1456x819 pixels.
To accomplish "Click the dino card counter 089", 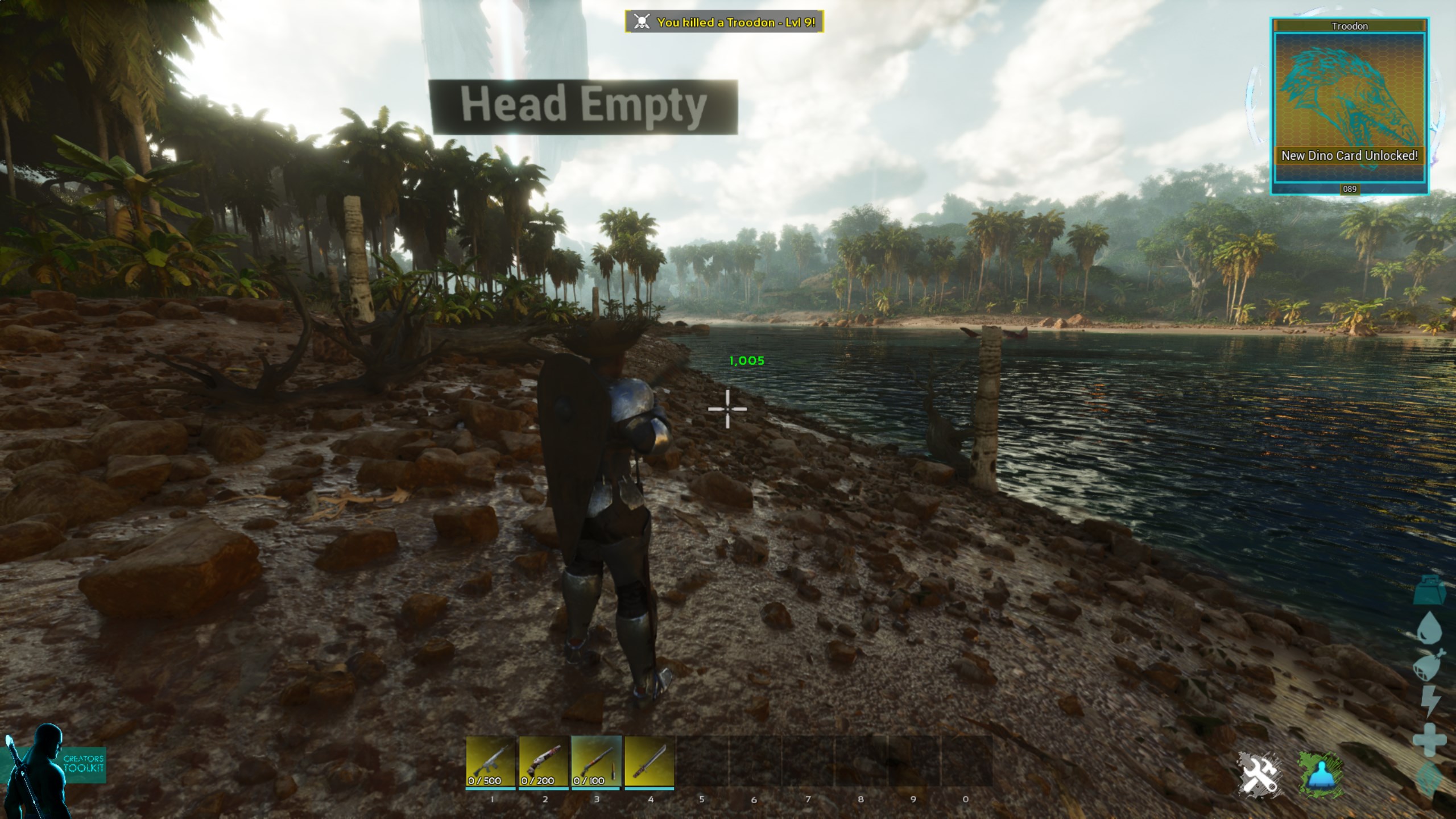I will pyautogui.click(x=1349, y=188).
